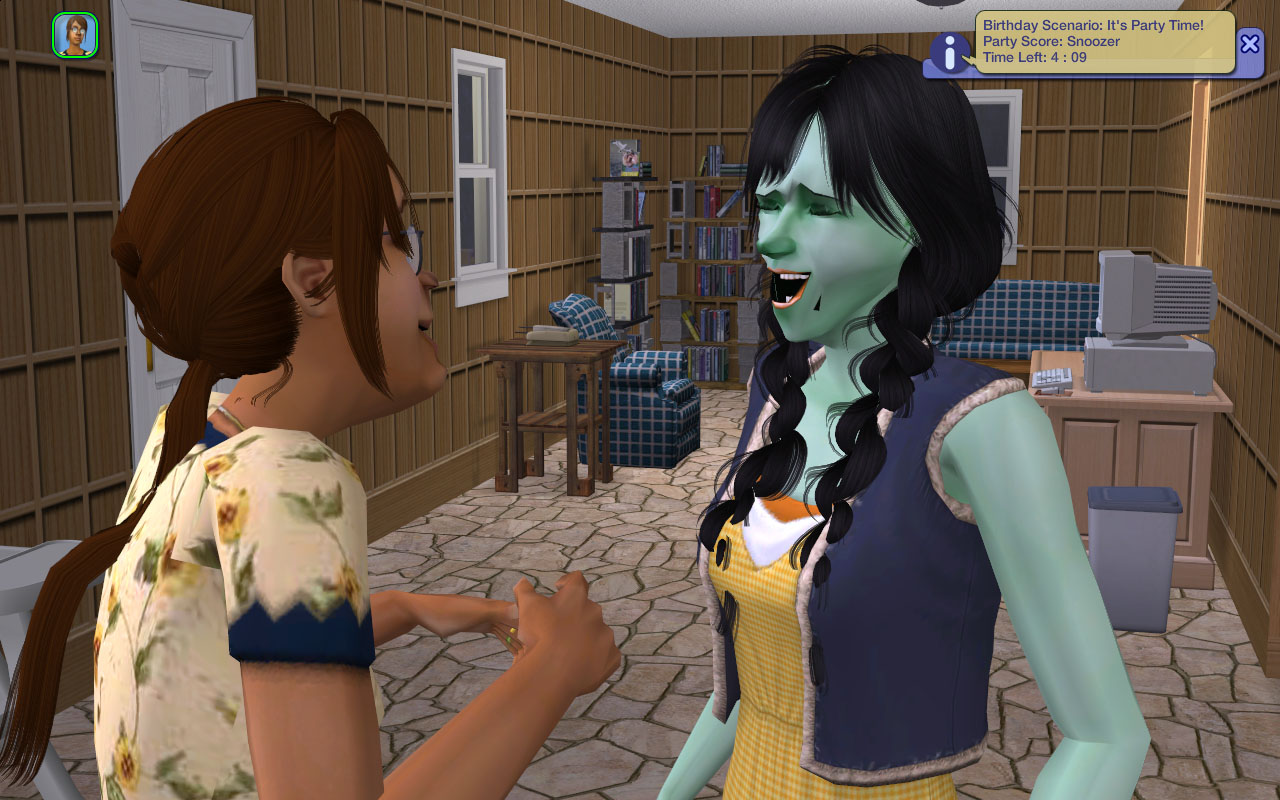
Task: Click the blue info icon on the notification
Action: [x=949, y=52]
